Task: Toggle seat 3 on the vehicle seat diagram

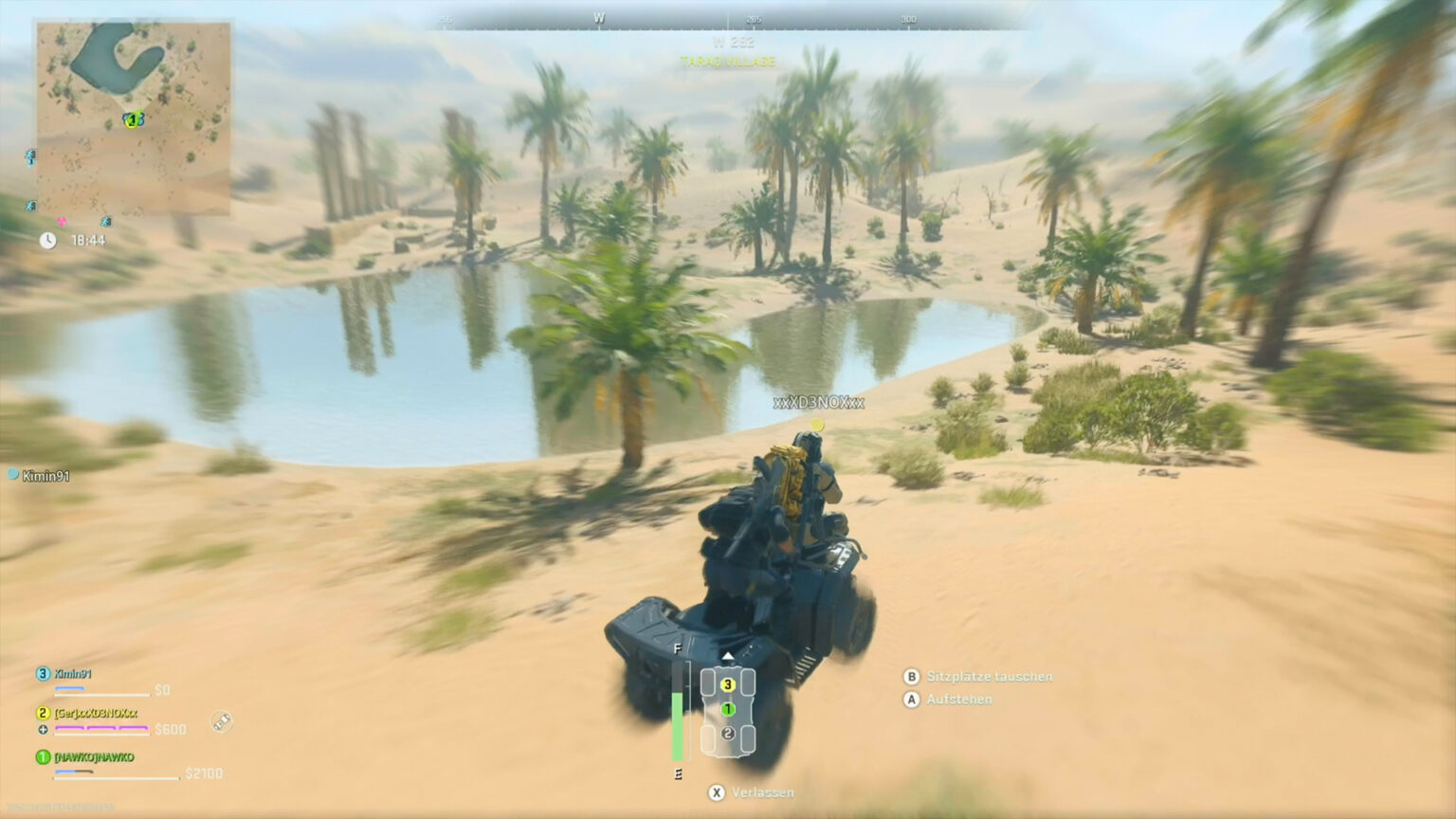Action: click(x=727, y=683)
